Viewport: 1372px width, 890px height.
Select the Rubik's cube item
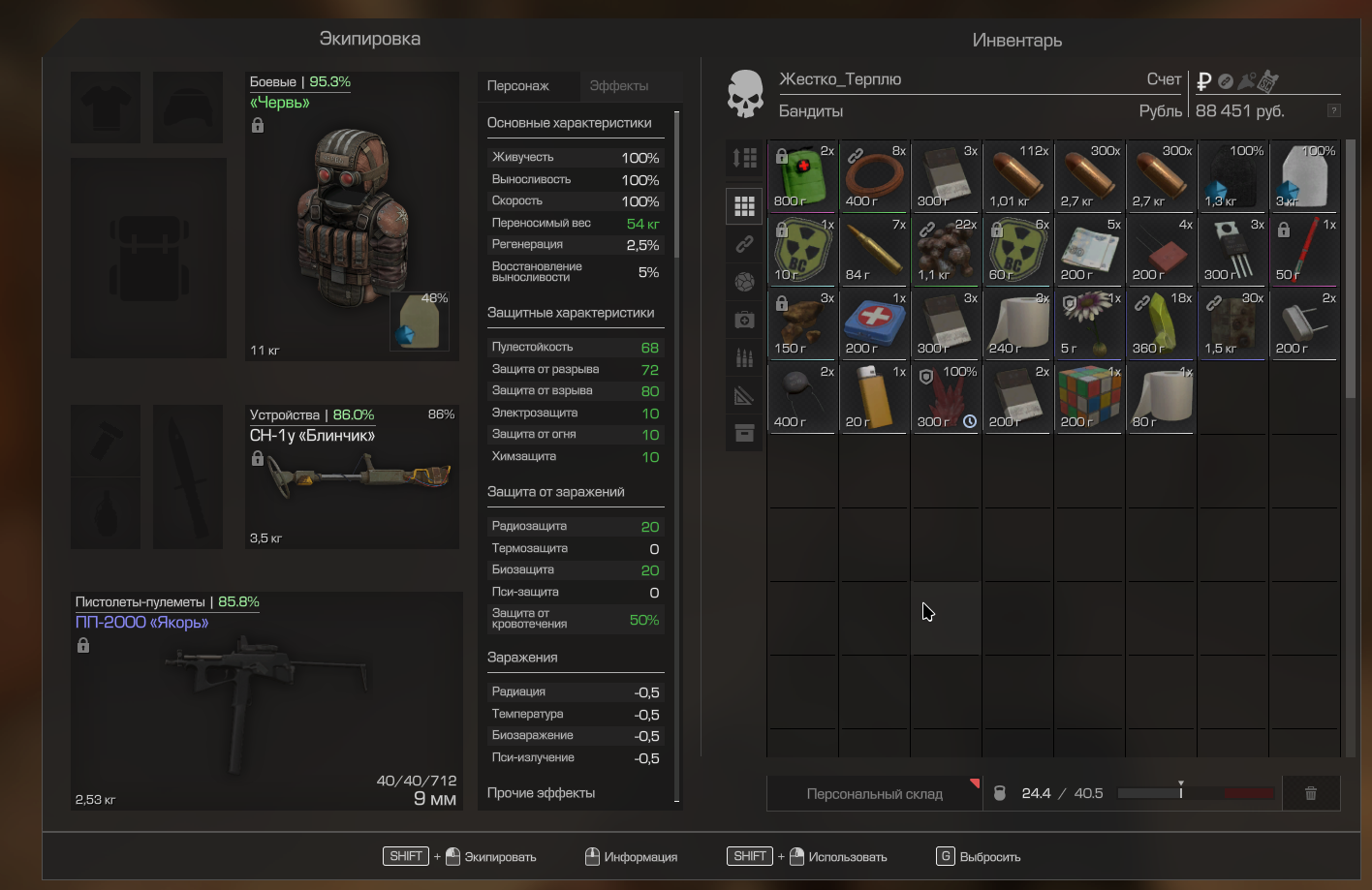1089,397
